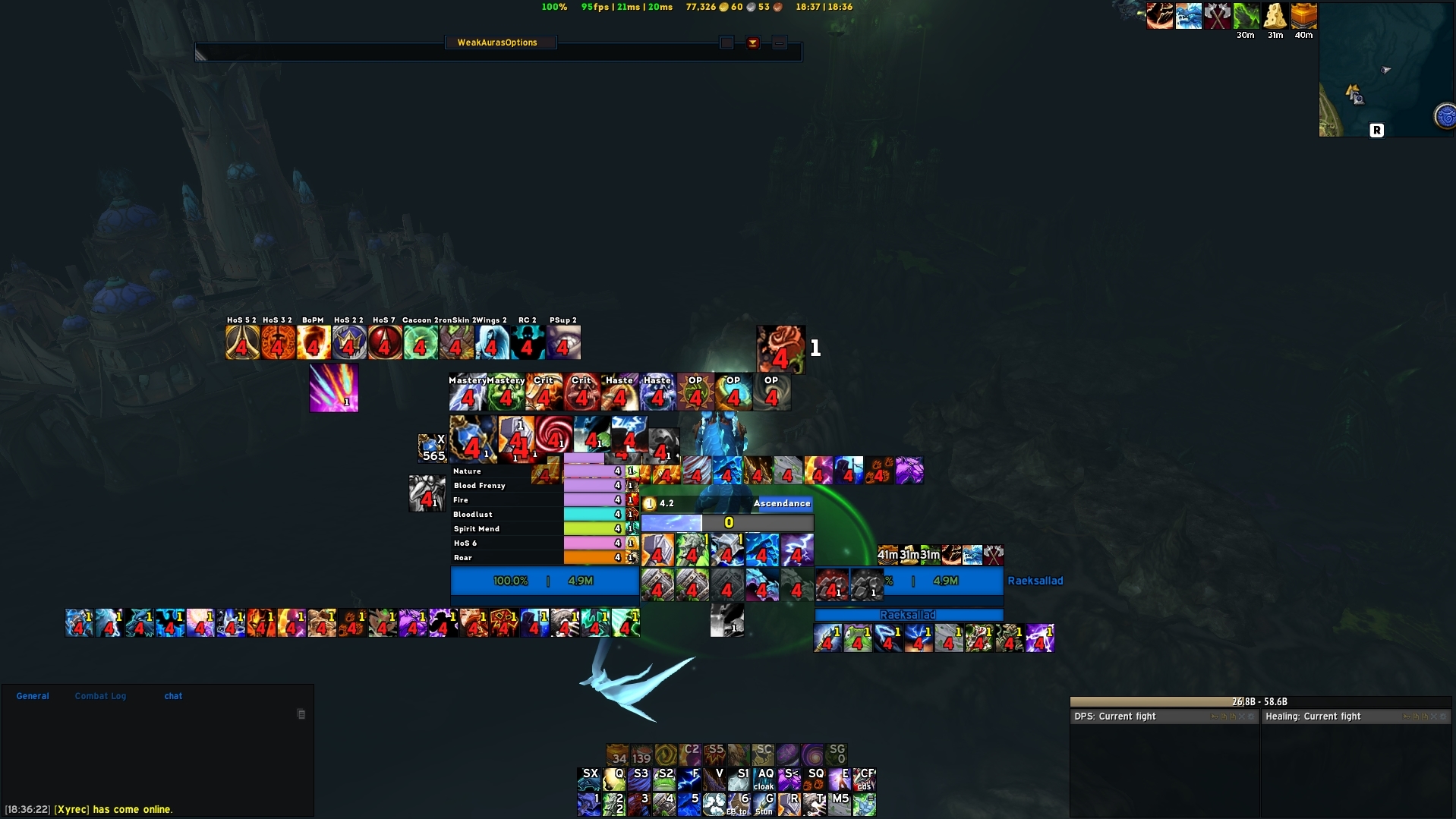Select the AQ cloak cooldown icon
1456x819 pixels.
pos(764,779)
